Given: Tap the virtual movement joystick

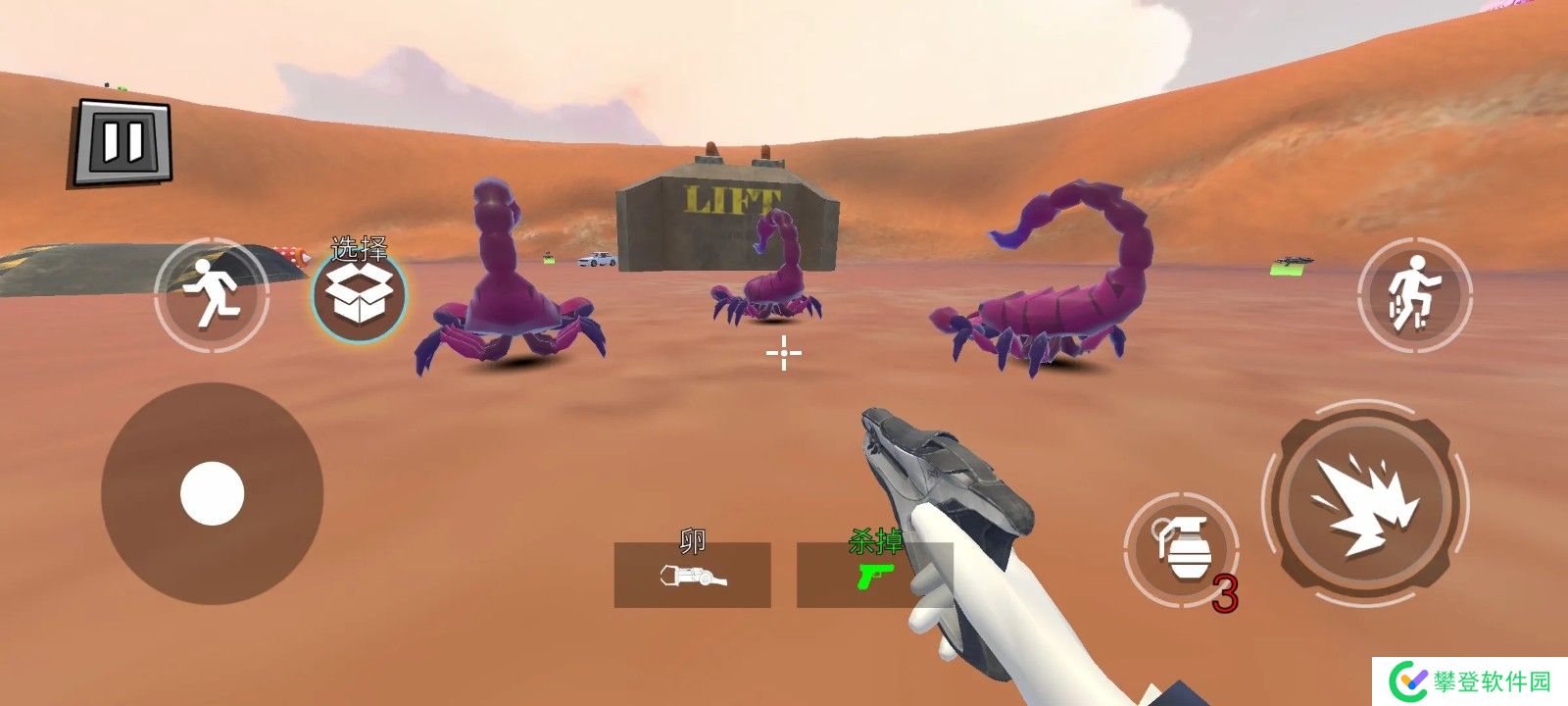Looking at the screenshot, I should [x=212, y=493].
